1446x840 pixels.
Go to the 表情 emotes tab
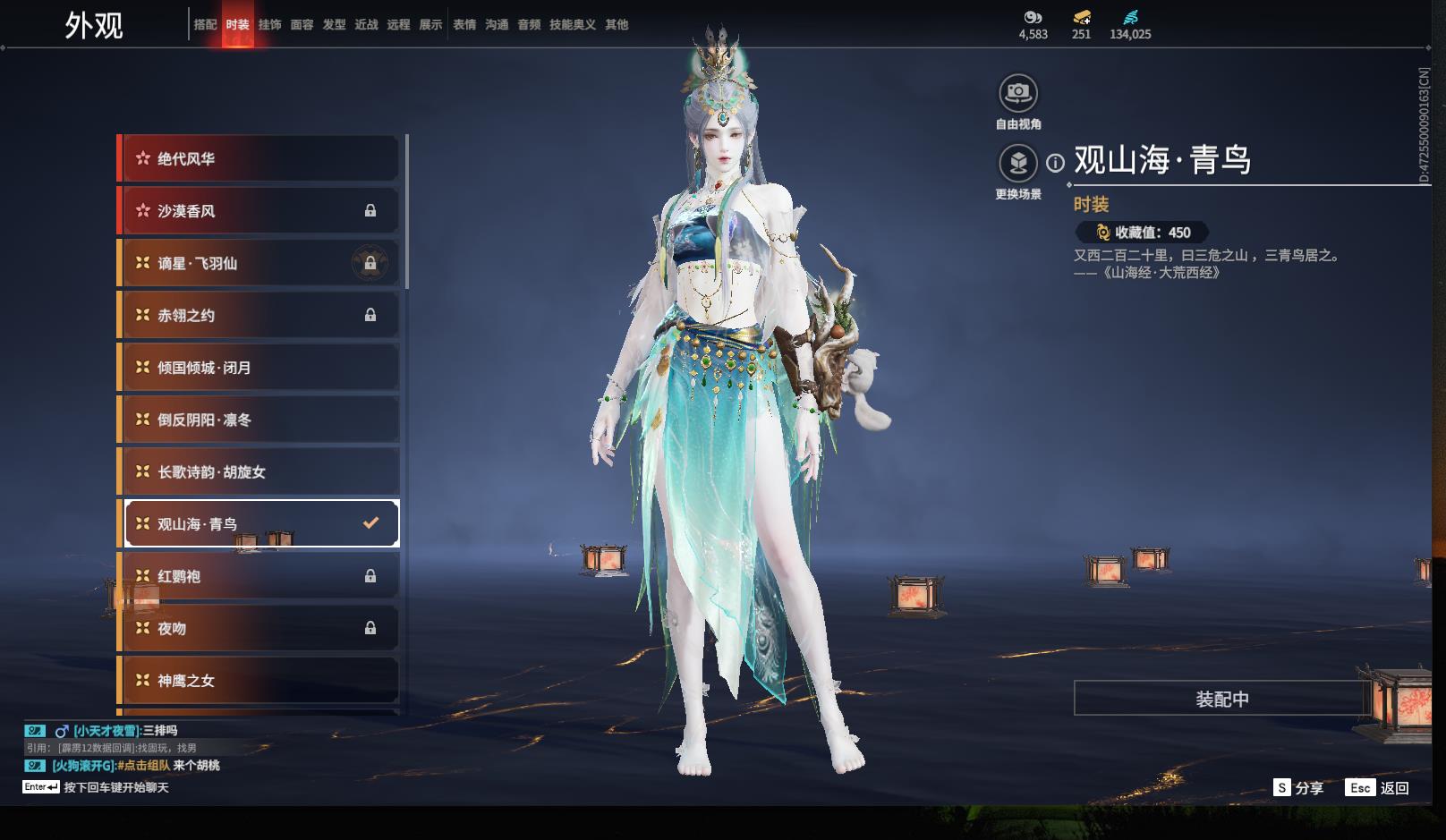tap(464, 25)
